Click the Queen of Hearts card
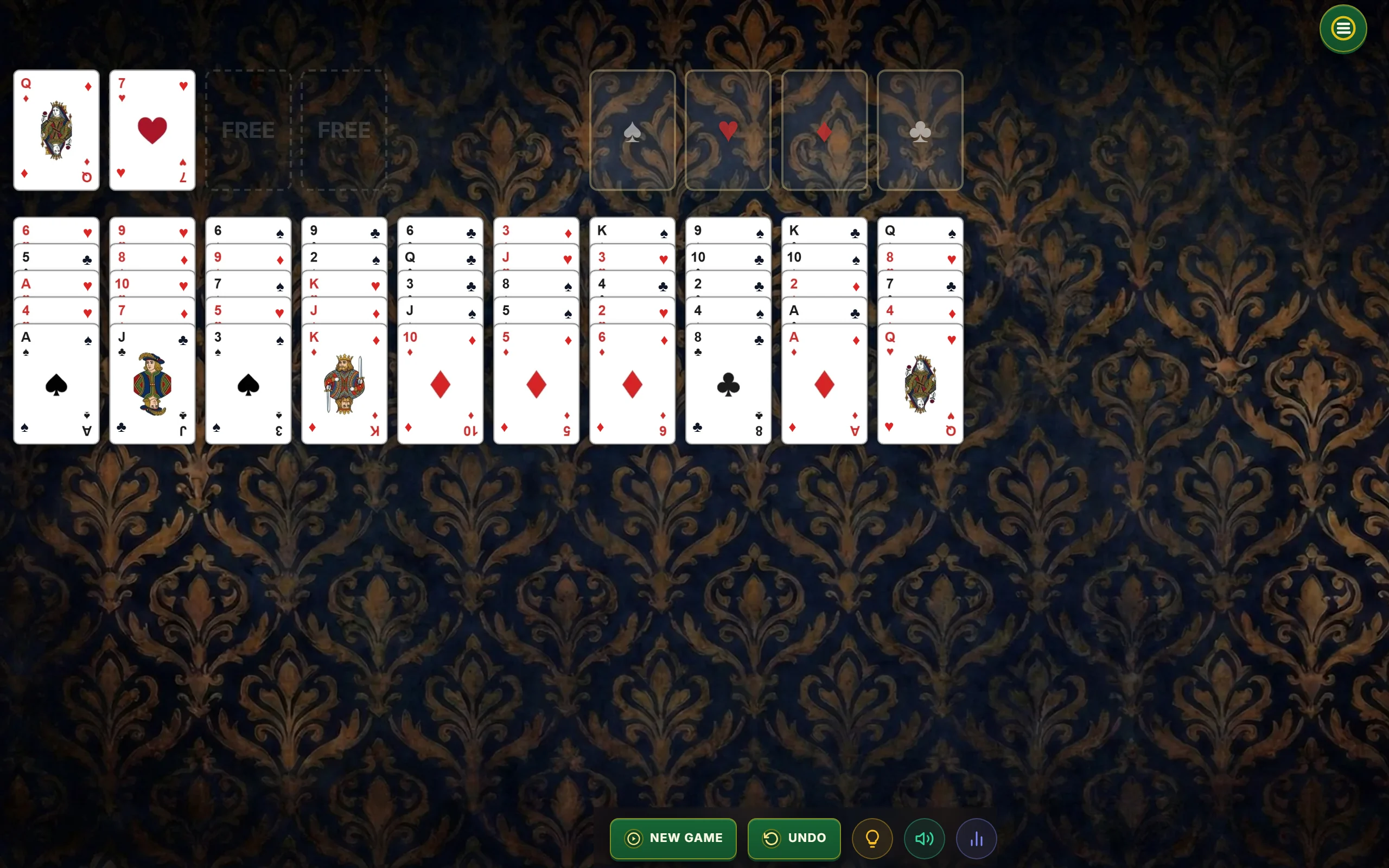This screenshot has width=1389, height=868. 919,385
